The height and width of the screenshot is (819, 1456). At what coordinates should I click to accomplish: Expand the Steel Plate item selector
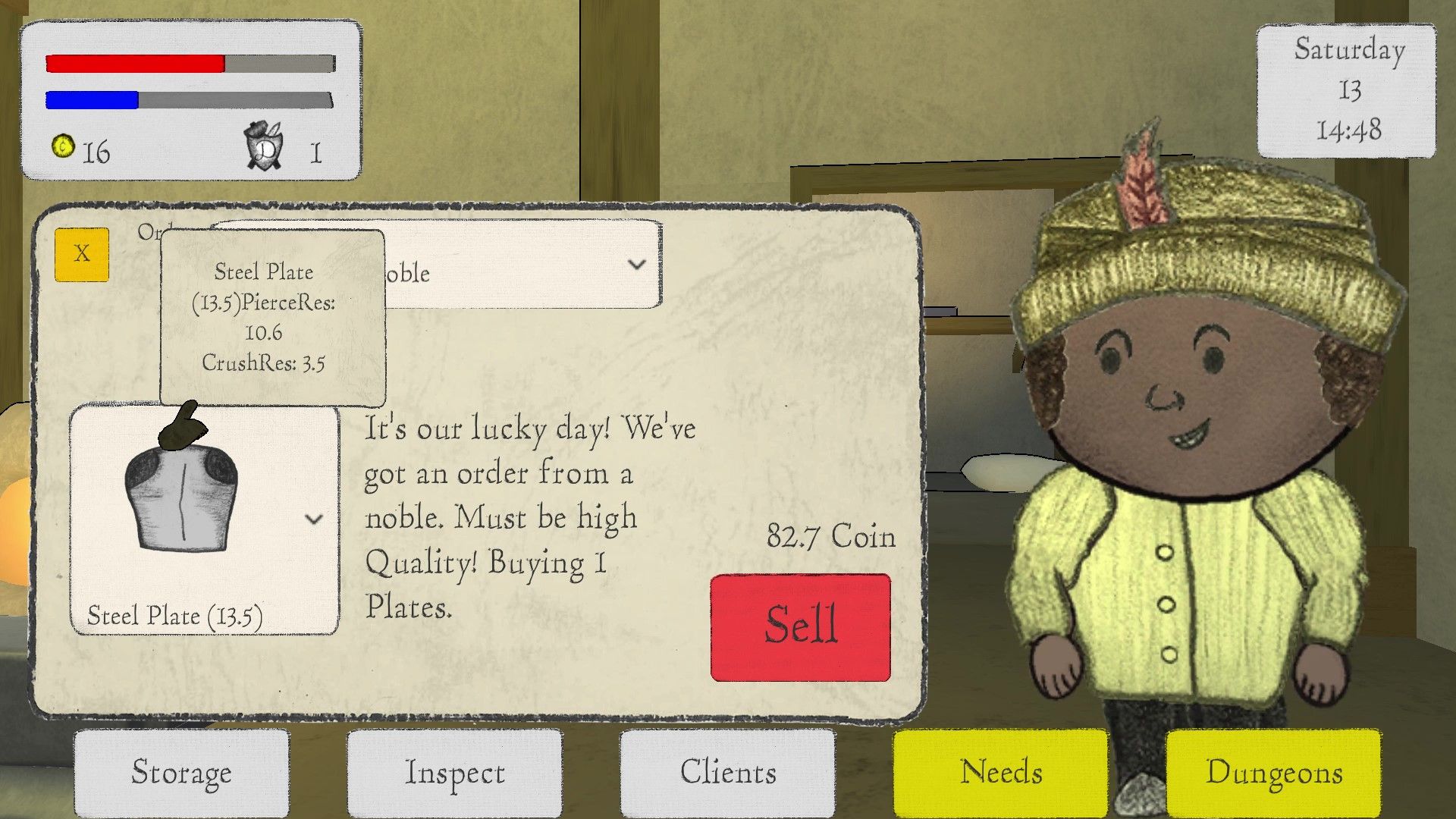click(313, 519)
